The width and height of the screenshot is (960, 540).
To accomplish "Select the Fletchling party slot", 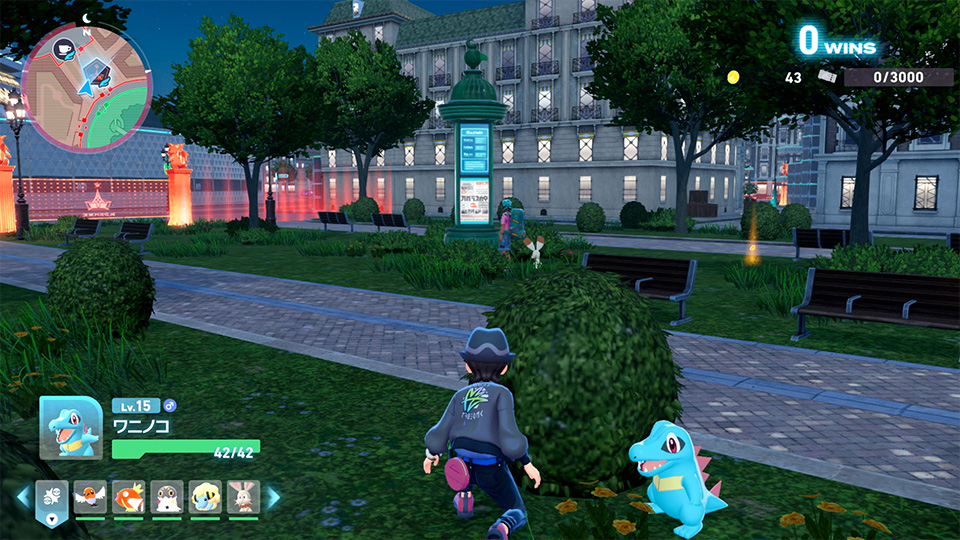I will click(90, 497).
